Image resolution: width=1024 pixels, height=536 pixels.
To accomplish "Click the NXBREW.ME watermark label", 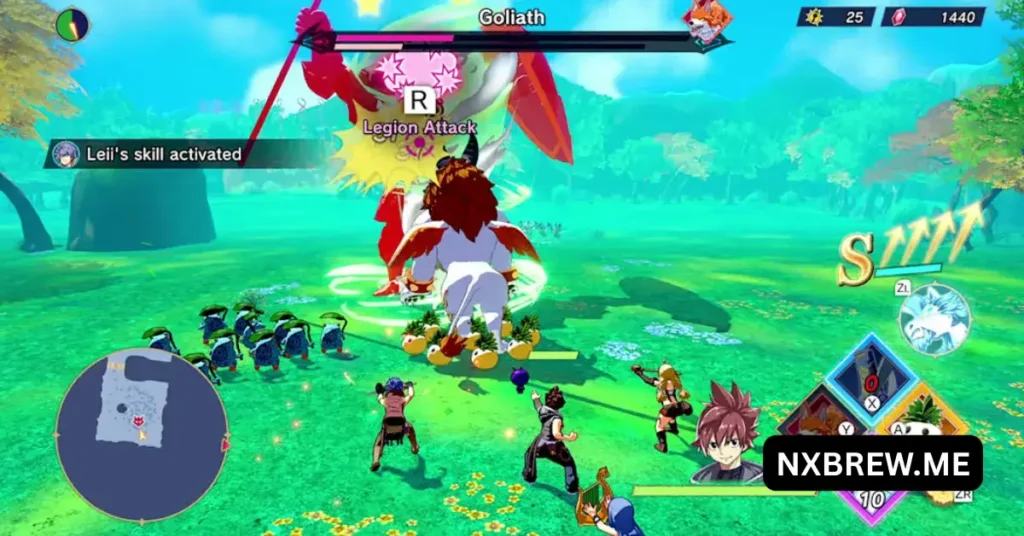I will [x=872, y=463].
